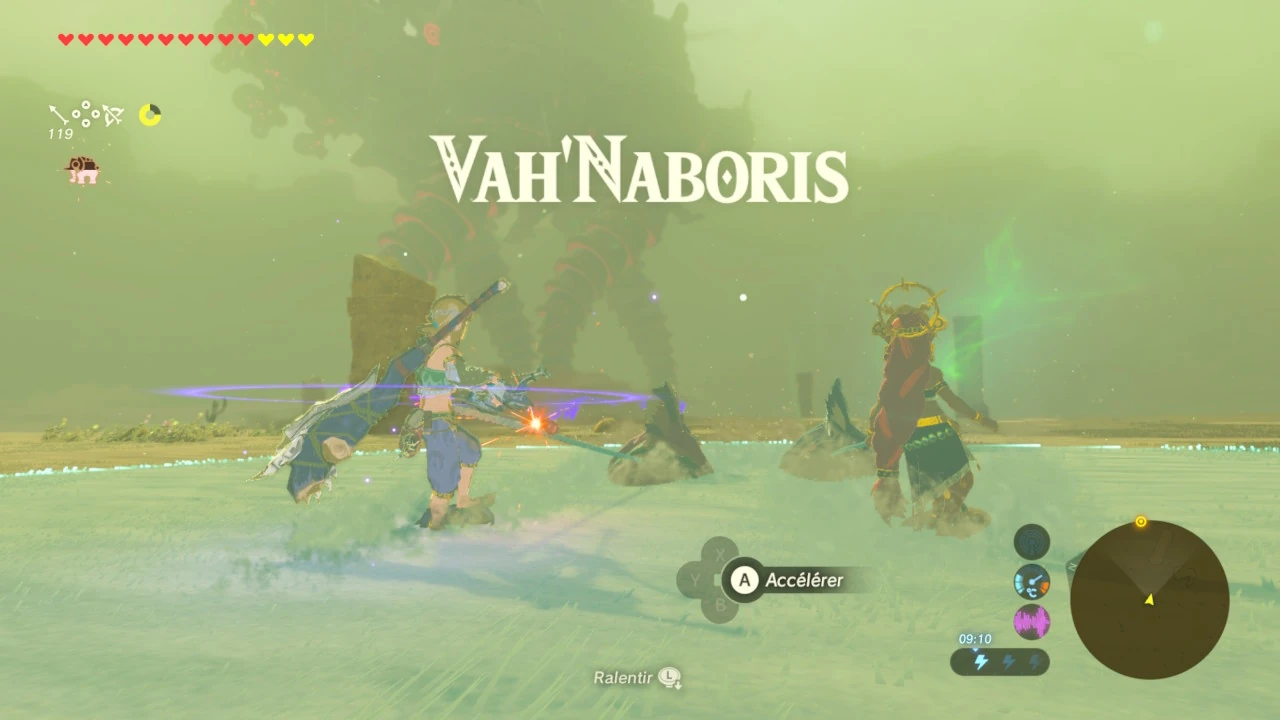Click the pink sand seal mount icon
Image resolution: width=1280 pixels, height=720 pixels.
point(83,170)
